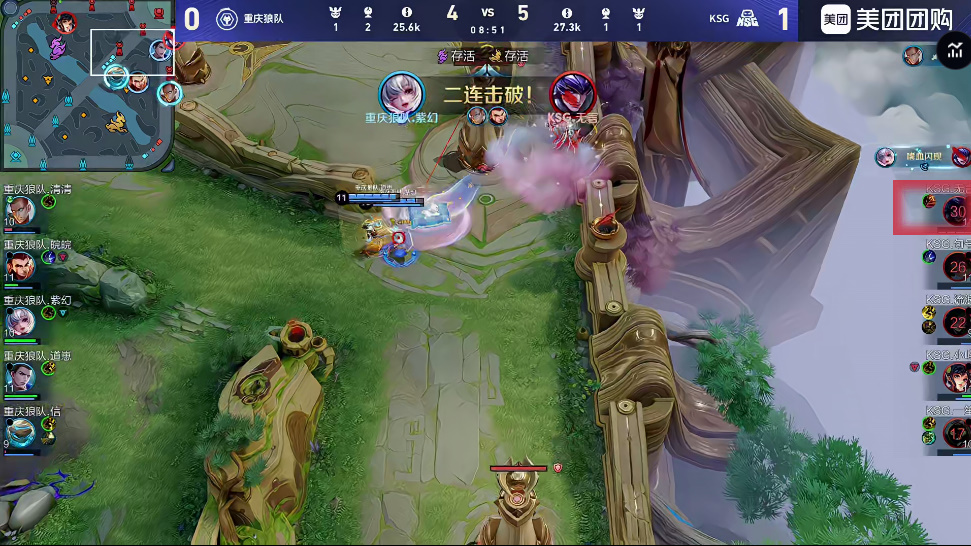The width and height of the screenshot is (971, 546).
Task: Select the highlighted KSG player with 30 timer
Action: [955, 210]
